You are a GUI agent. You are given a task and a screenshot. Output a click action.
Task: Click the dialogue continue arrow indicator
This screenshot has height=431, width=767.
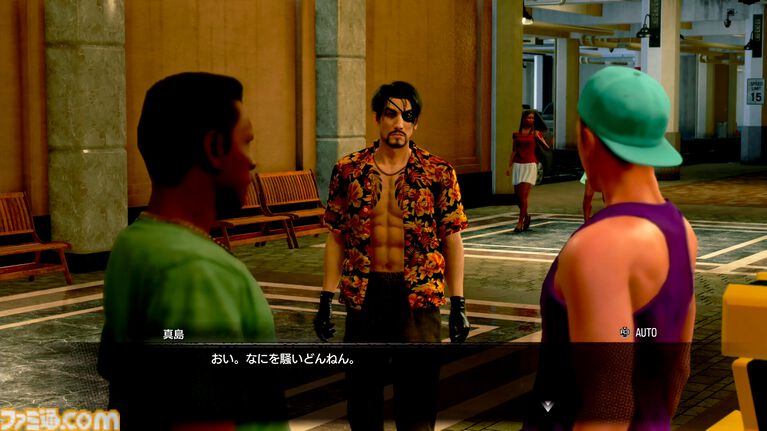(546, 405)
